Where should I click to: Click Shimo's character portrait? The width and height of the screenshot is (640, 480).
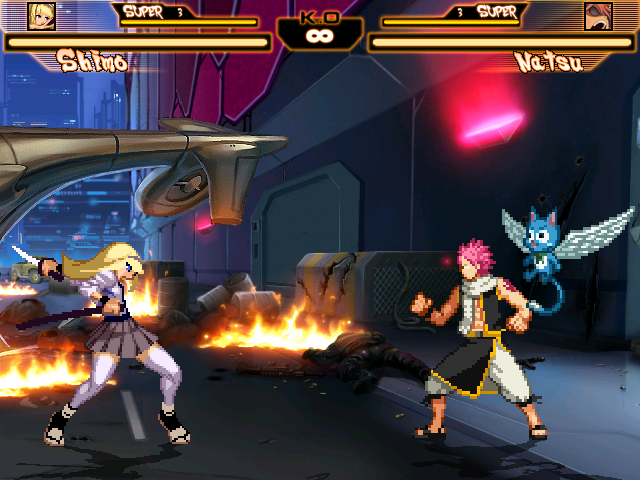point(41,16)
